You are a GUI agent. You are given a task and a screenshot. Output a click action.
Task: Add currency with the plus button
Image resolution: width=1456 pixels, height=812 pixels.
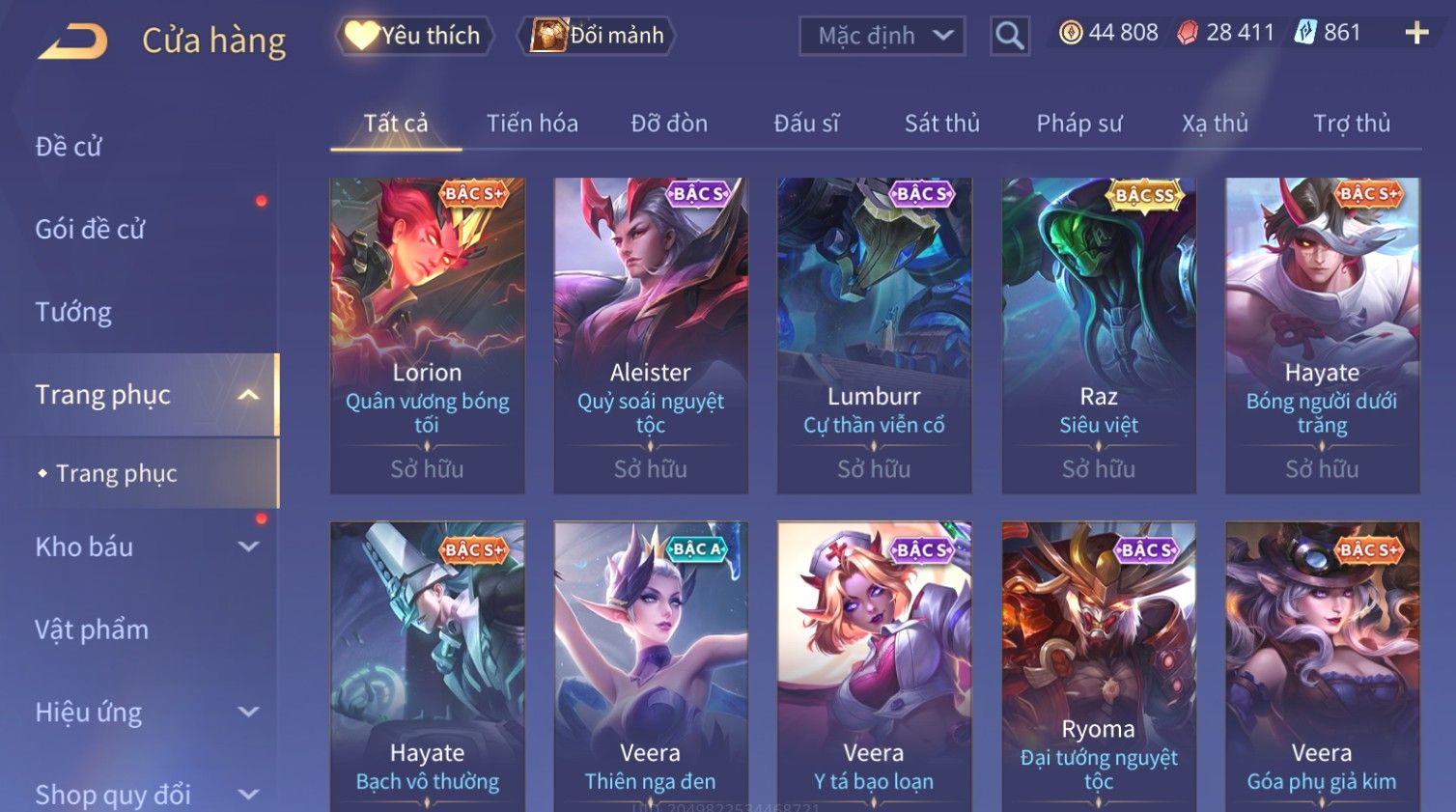click(x=1416, y=34)
